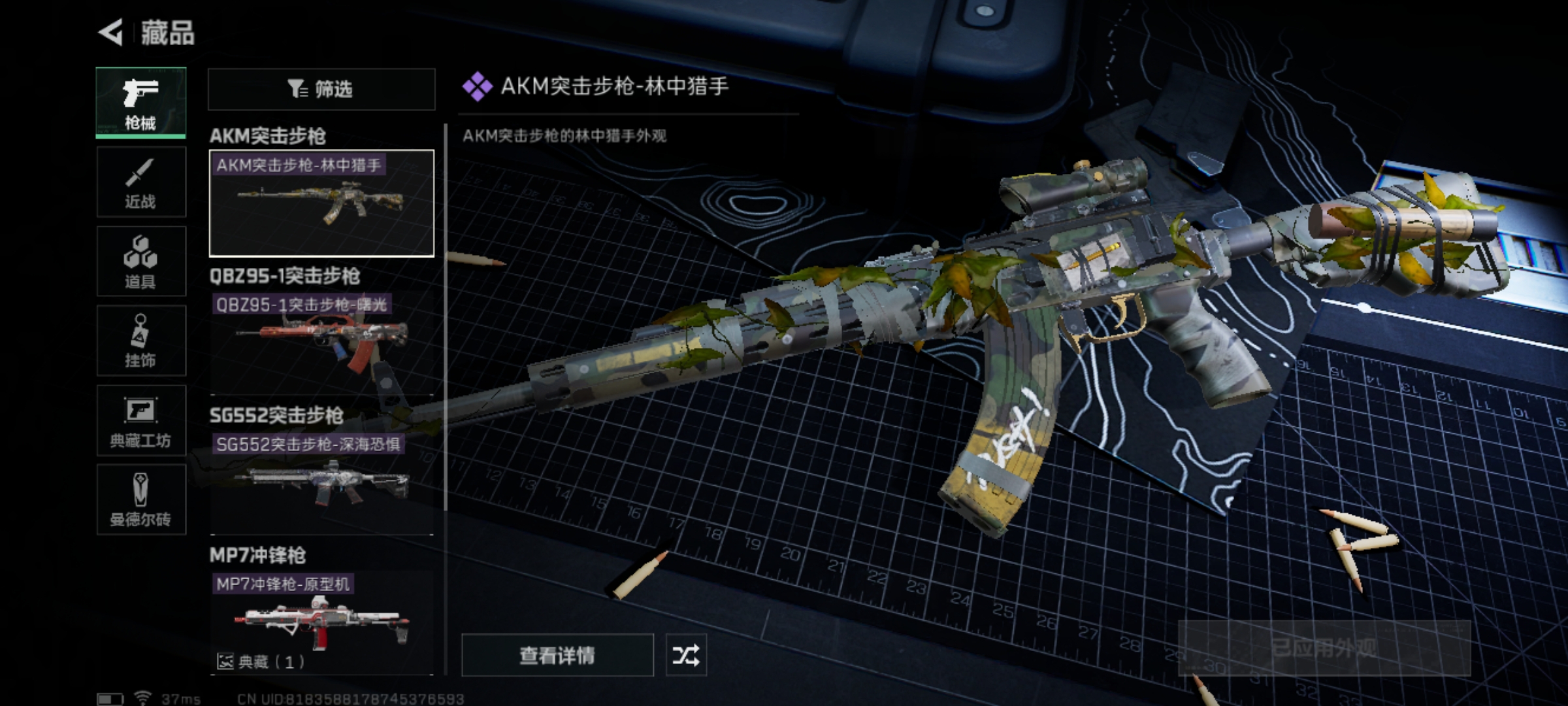This screenshot has height=706, width=1568.
Task: Open the 筛选 filter options
Action: [x=321, y=89]
